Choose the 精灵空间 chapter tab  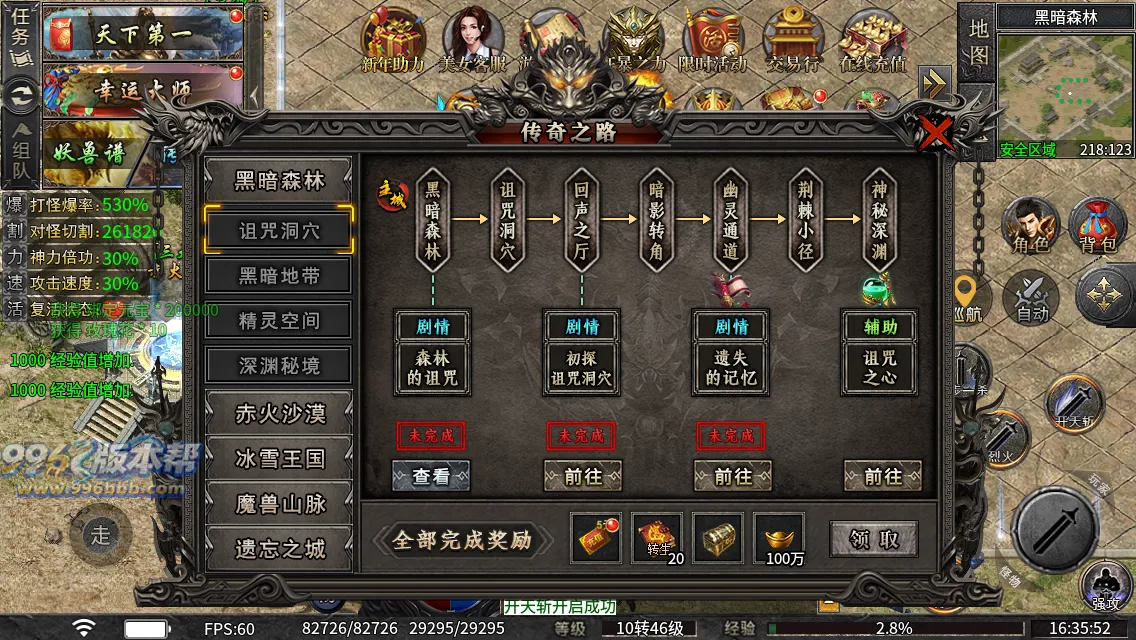(279, 321)
